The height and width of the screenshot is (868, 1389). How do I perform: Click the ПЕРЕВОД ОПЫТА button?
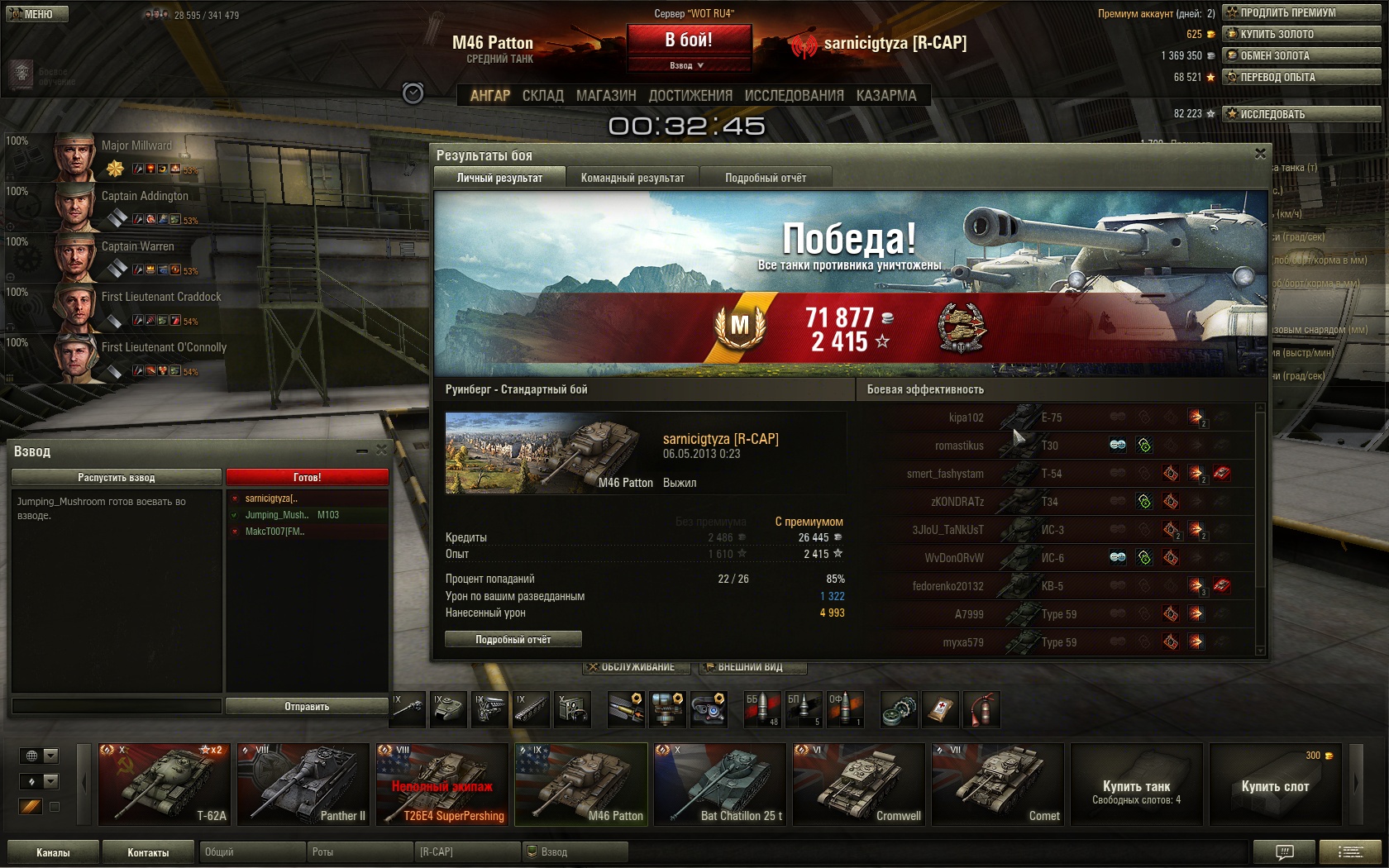(x=1301, y=77)
